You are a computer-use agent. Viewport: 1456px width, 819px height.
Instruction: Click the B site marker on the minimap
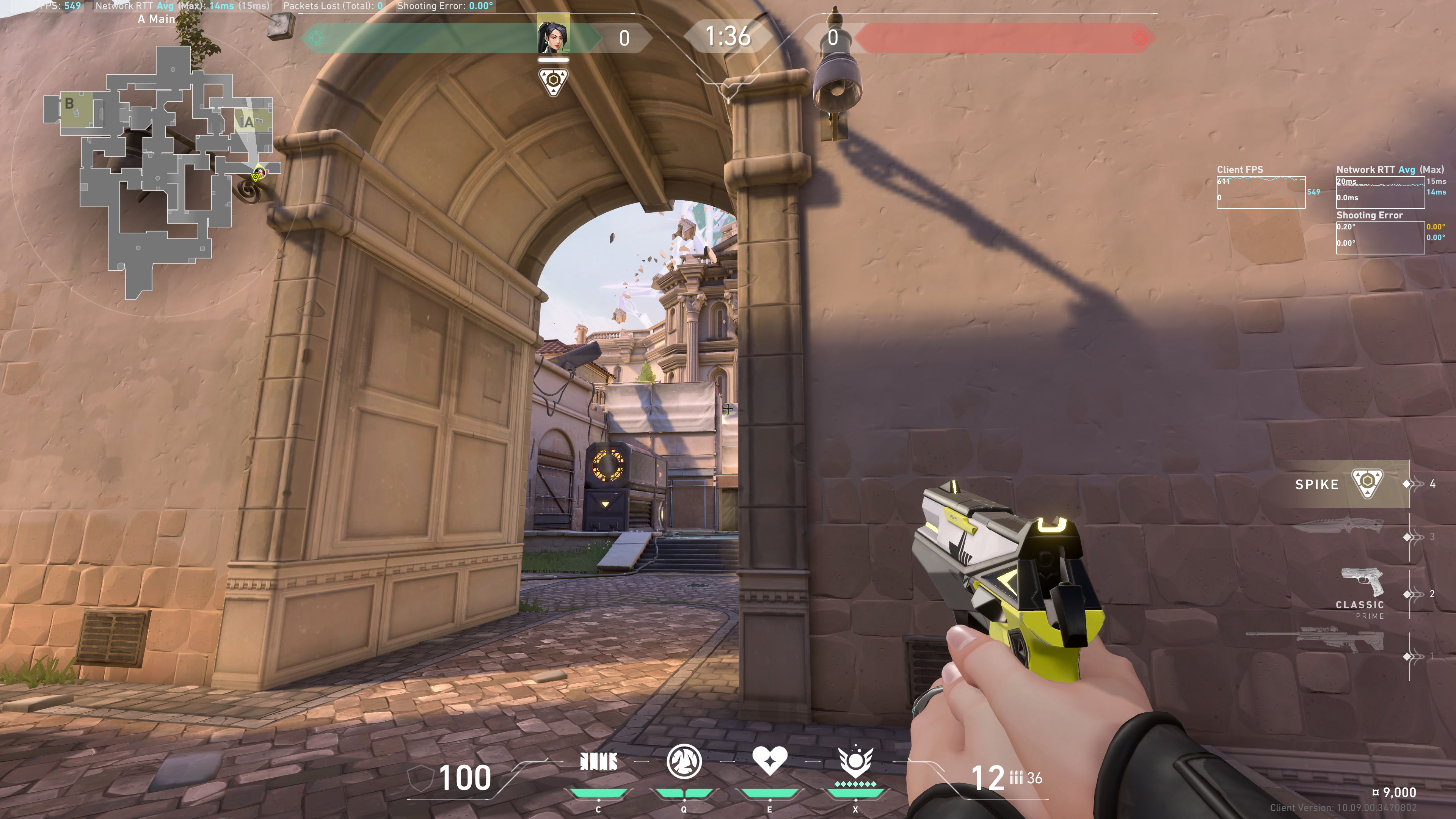click(x=69, y=104)
